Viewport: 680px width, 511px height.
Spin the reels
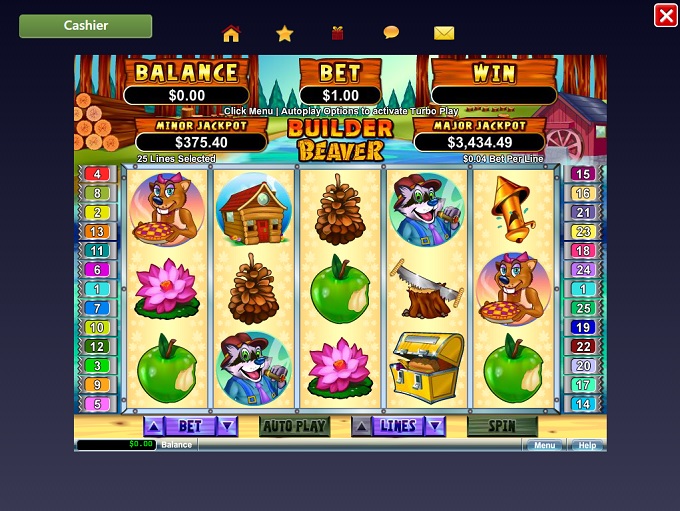501,426
